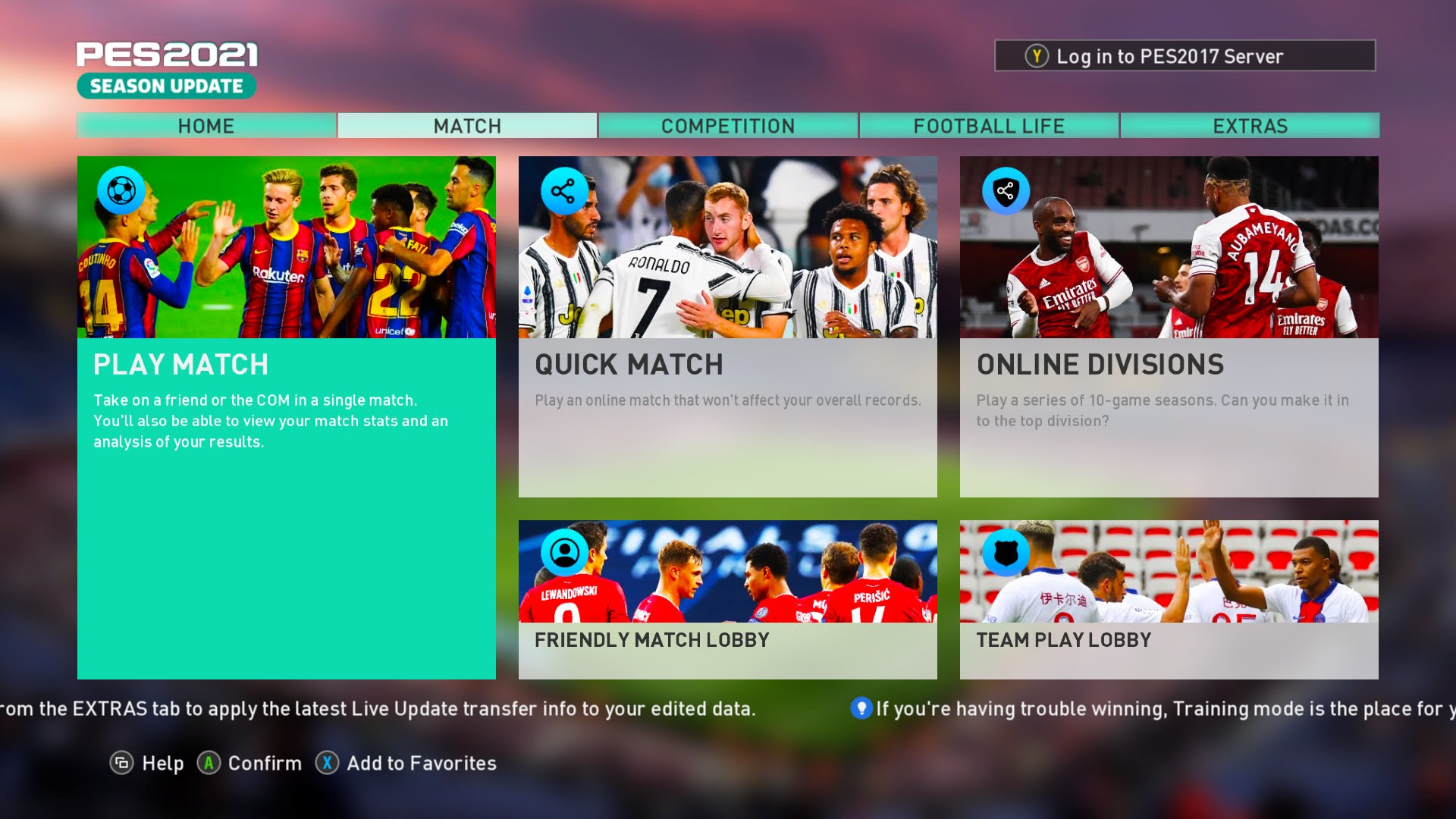Click Log in to PES2017 Server

click(x=1185, y=55)
